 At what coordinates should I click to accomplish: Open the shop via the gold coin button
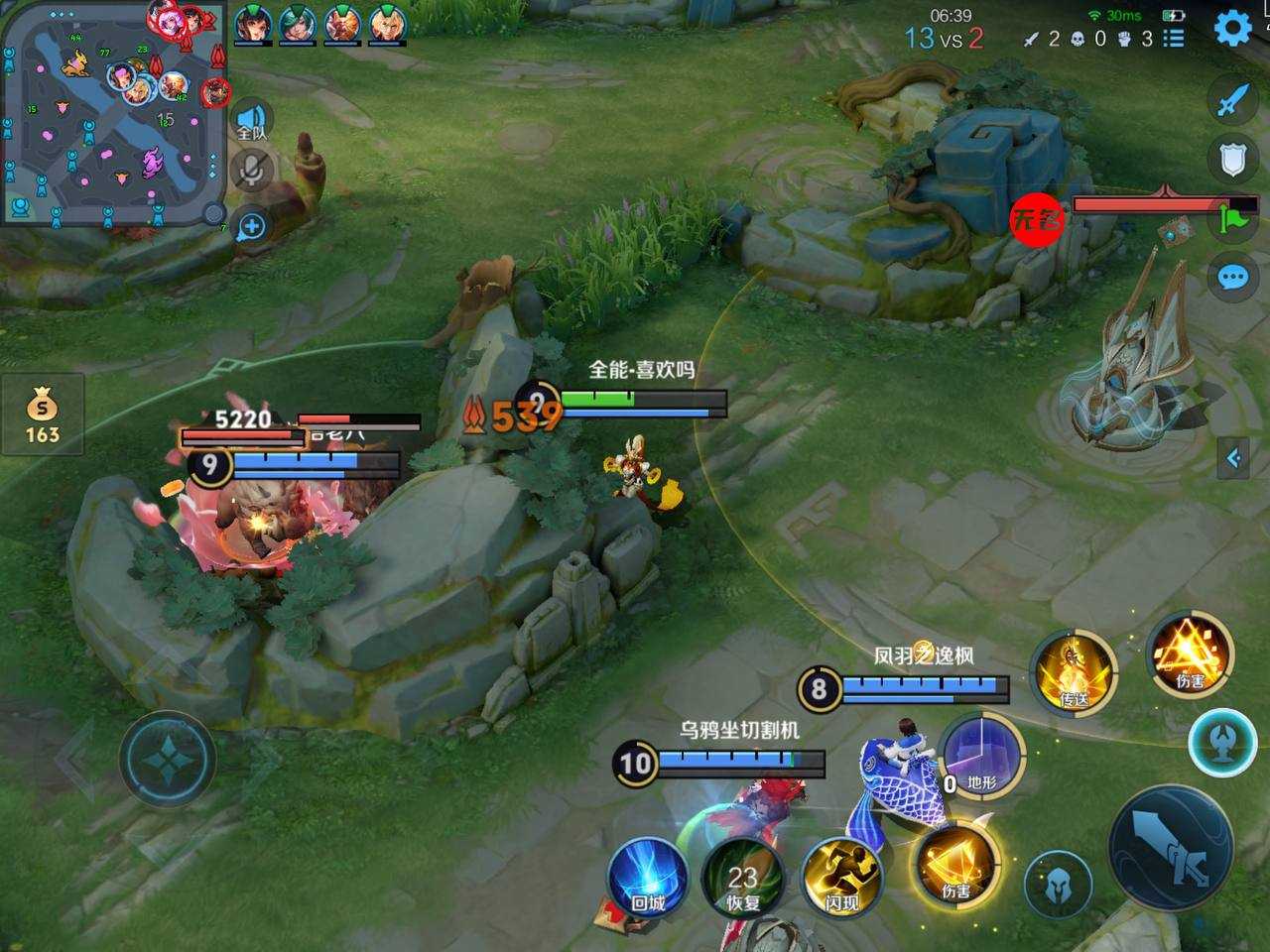[42, 416]
